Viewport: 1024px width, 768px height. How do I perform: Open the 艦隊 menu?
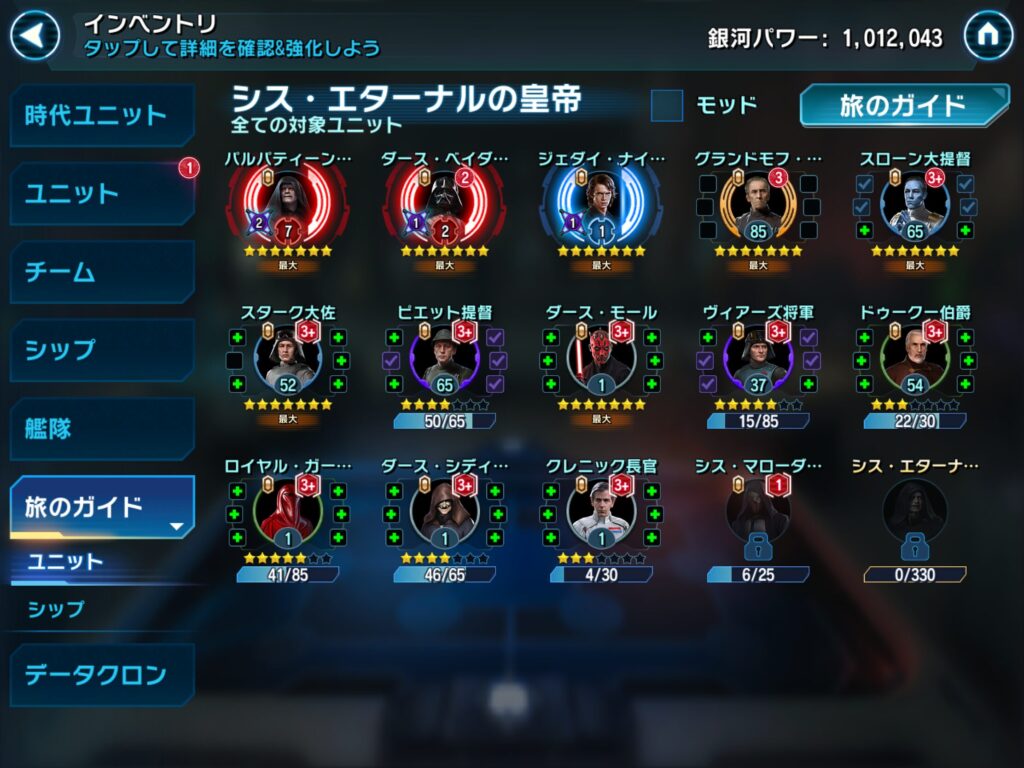pos(101,429)
